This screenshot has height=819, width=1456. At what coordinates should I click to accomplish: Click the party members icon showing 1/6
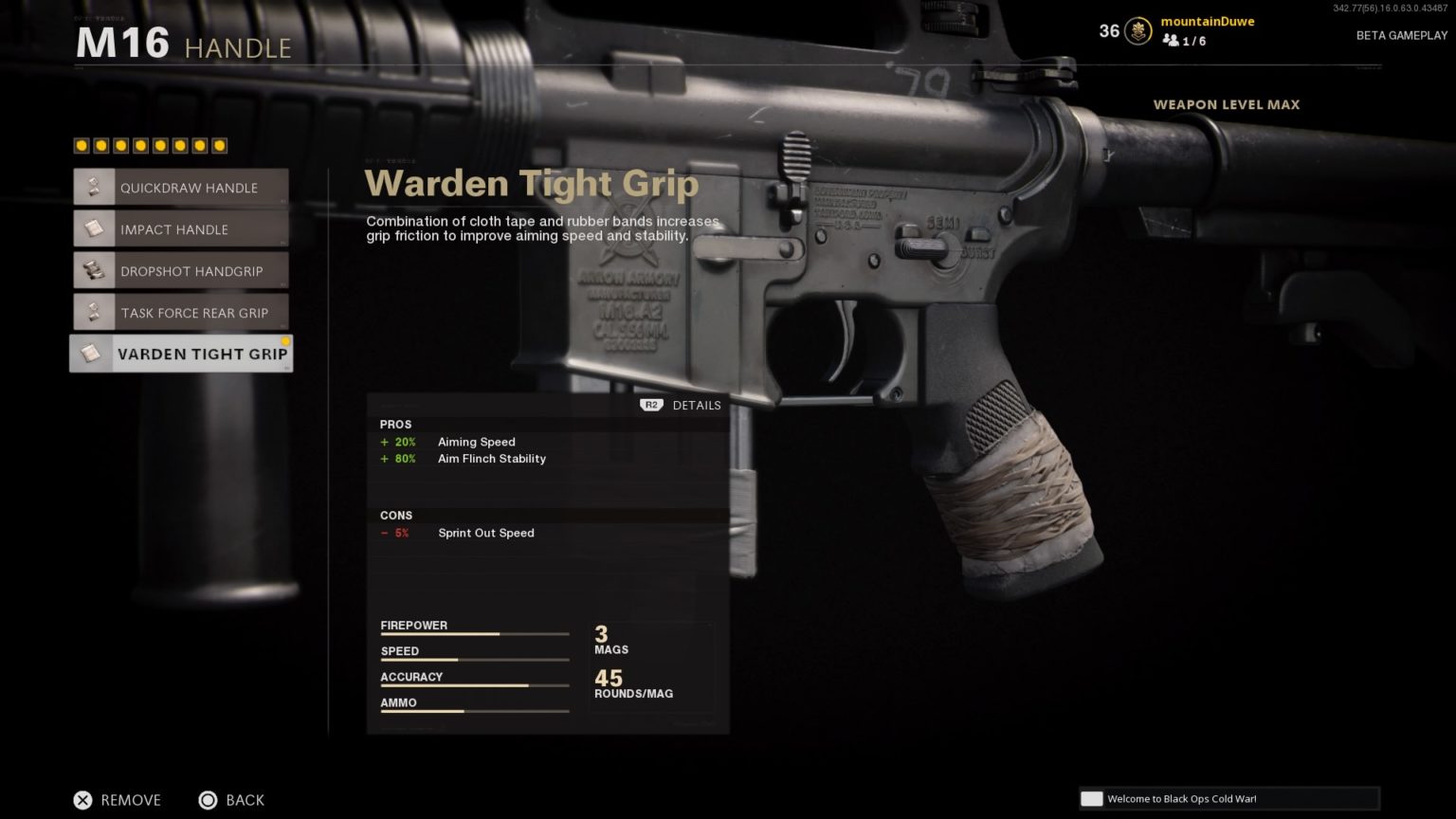1170,42
